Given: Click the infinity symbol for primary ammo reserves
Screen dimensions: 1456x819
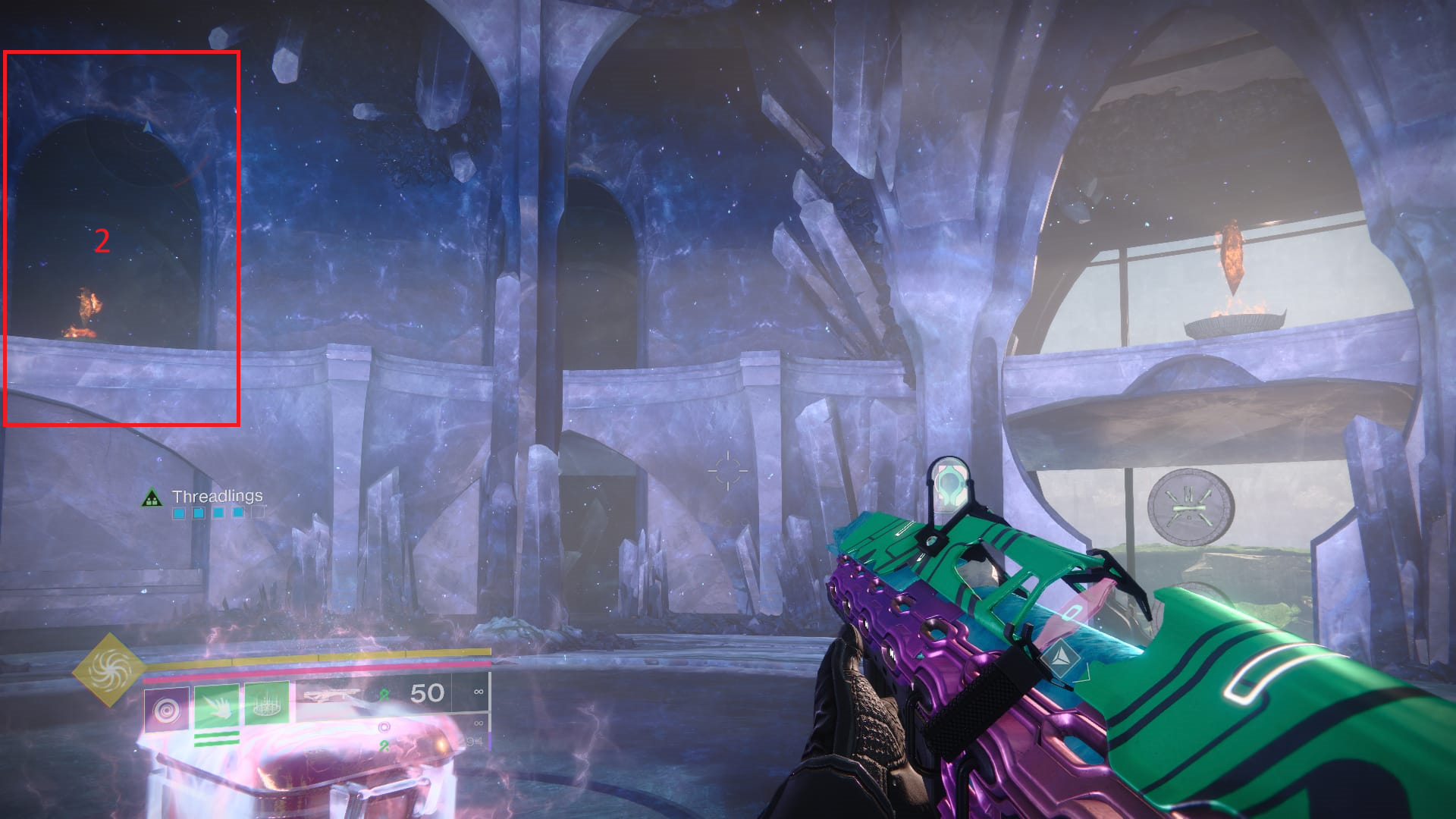Looking at the screenshot, I should pos(478,692).
